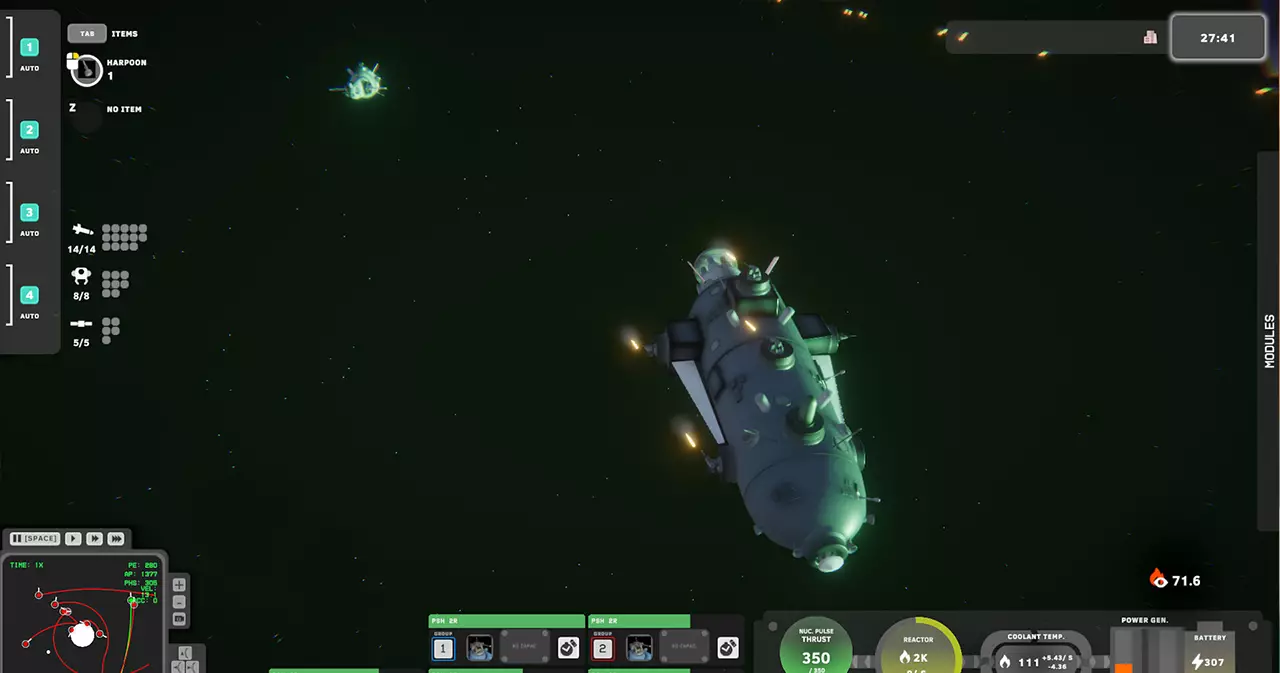This screenshot has width=1280, height=673.
Task: Click the camera button beside the minimap
Action: click(x=179, y=619)
